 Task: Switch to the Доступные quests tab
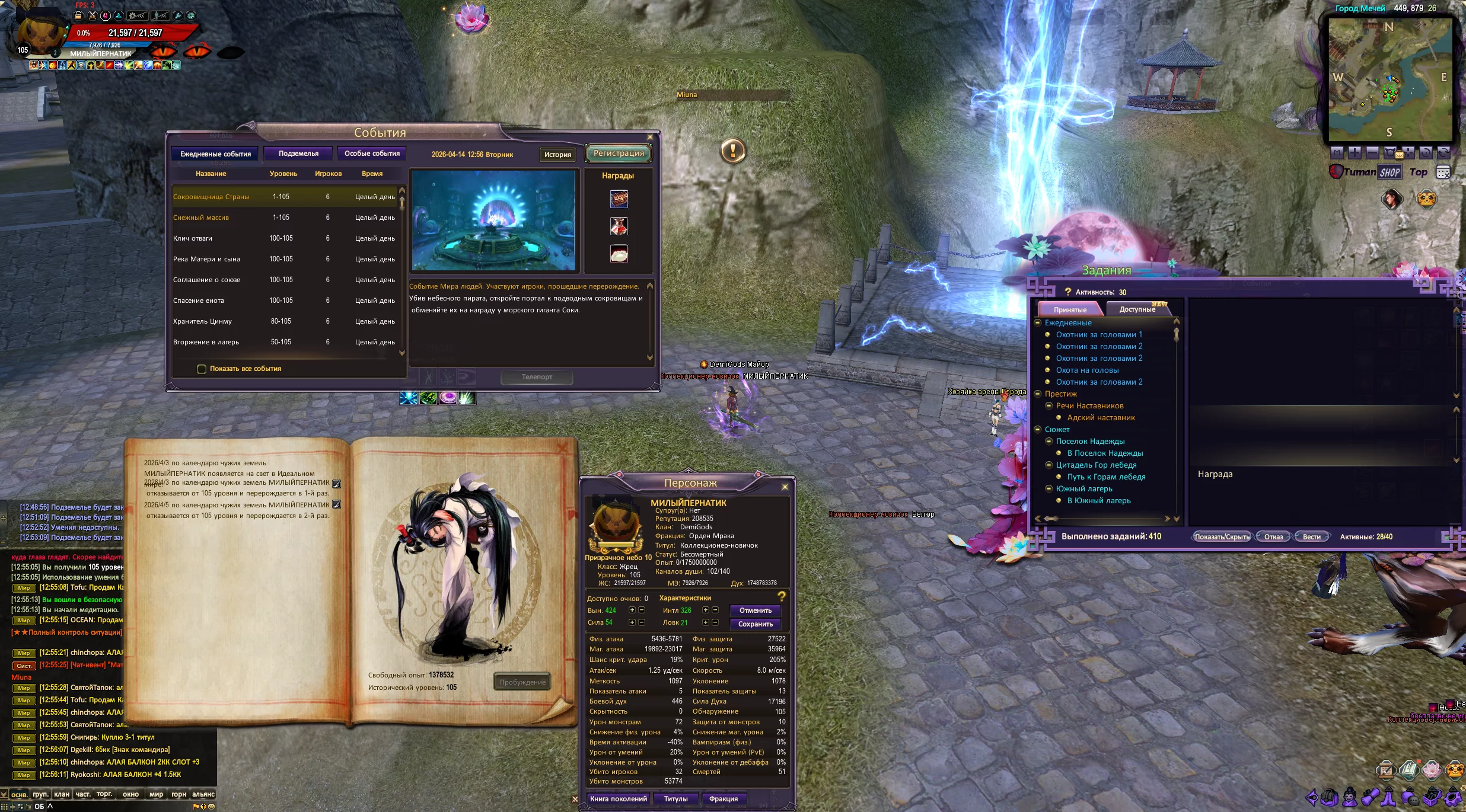click(x=1137, y=309)
